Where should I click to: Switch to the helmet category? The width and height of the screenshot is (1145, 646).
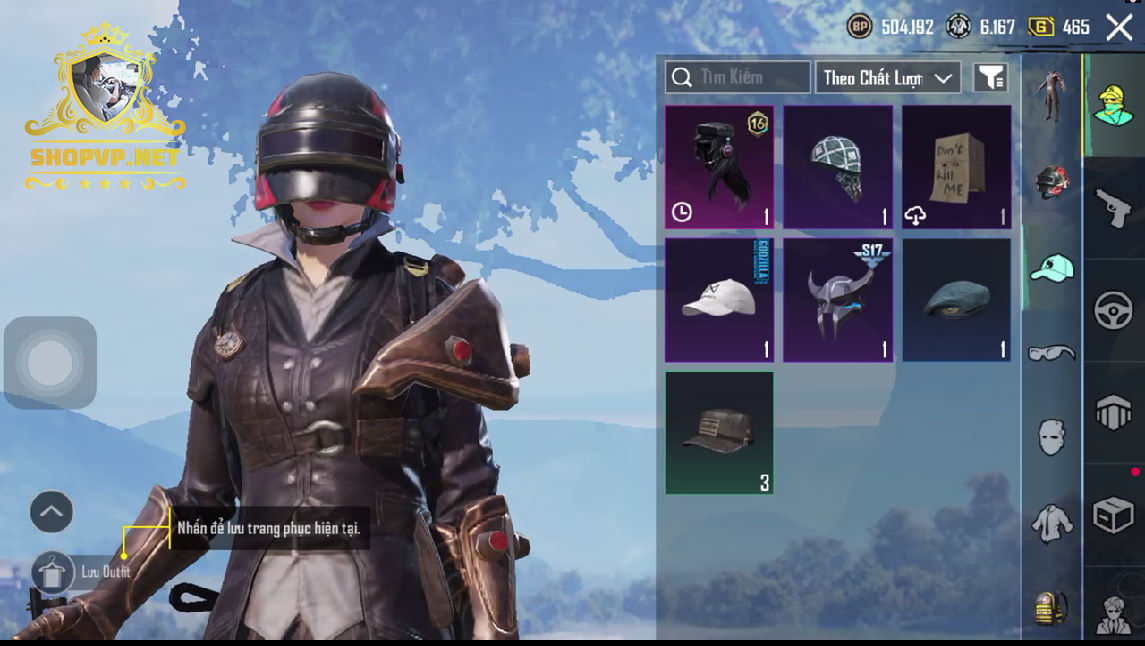(1051, 182)
